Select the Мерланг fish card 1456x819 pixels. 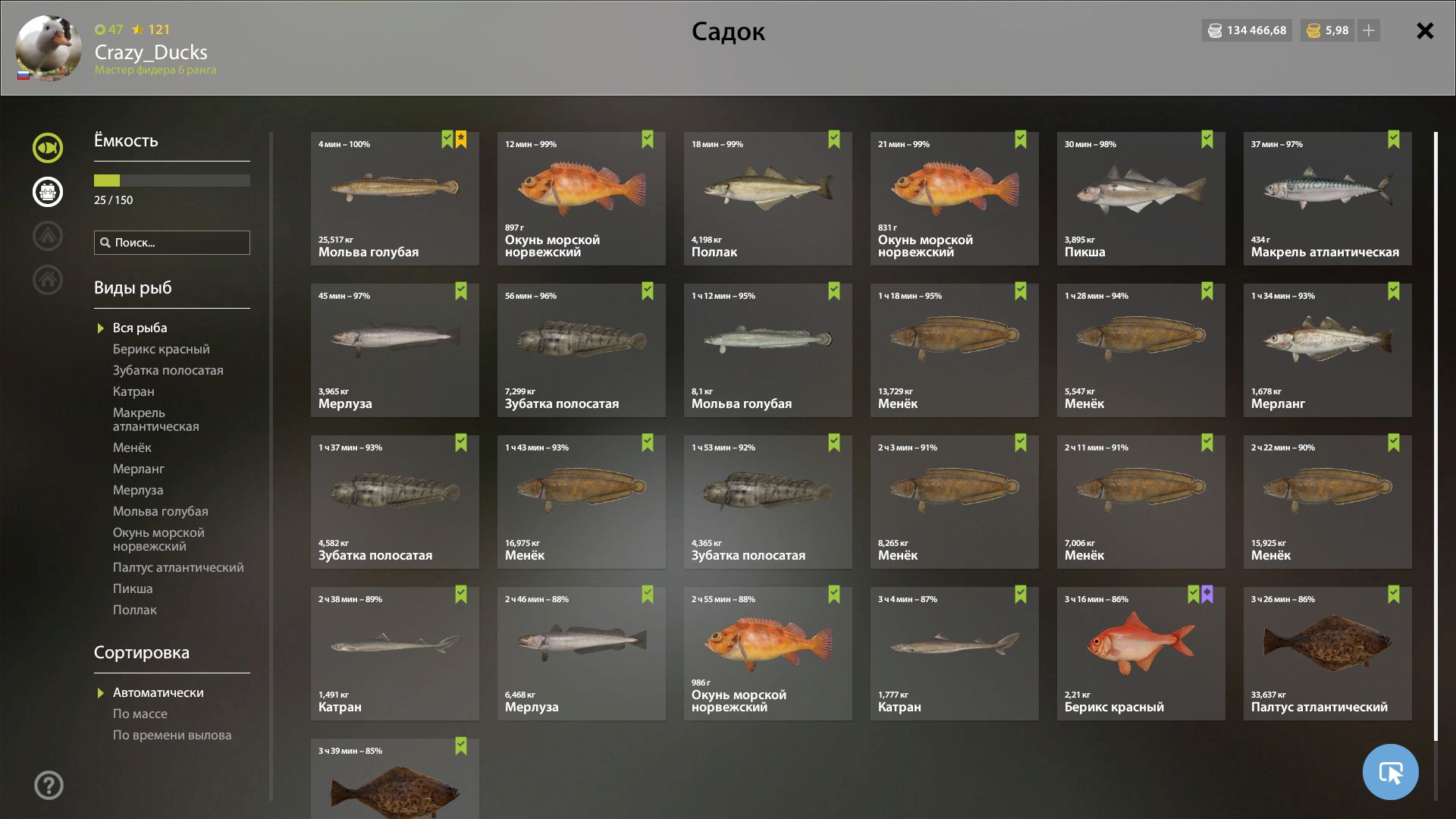pyautogui.click(x=1327, y=350)
